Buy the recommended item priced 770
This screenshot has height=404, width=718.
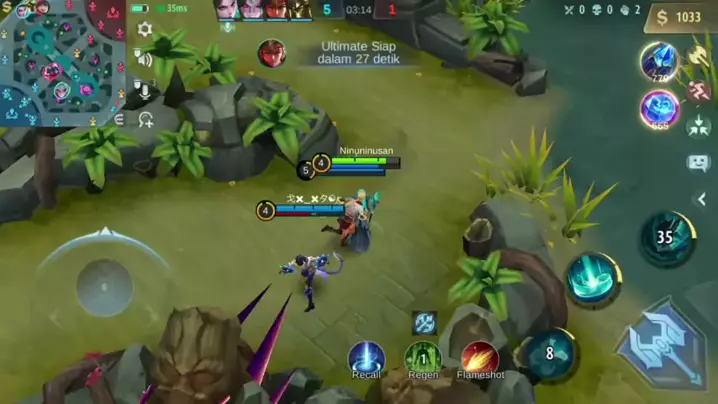click(659, 60)
